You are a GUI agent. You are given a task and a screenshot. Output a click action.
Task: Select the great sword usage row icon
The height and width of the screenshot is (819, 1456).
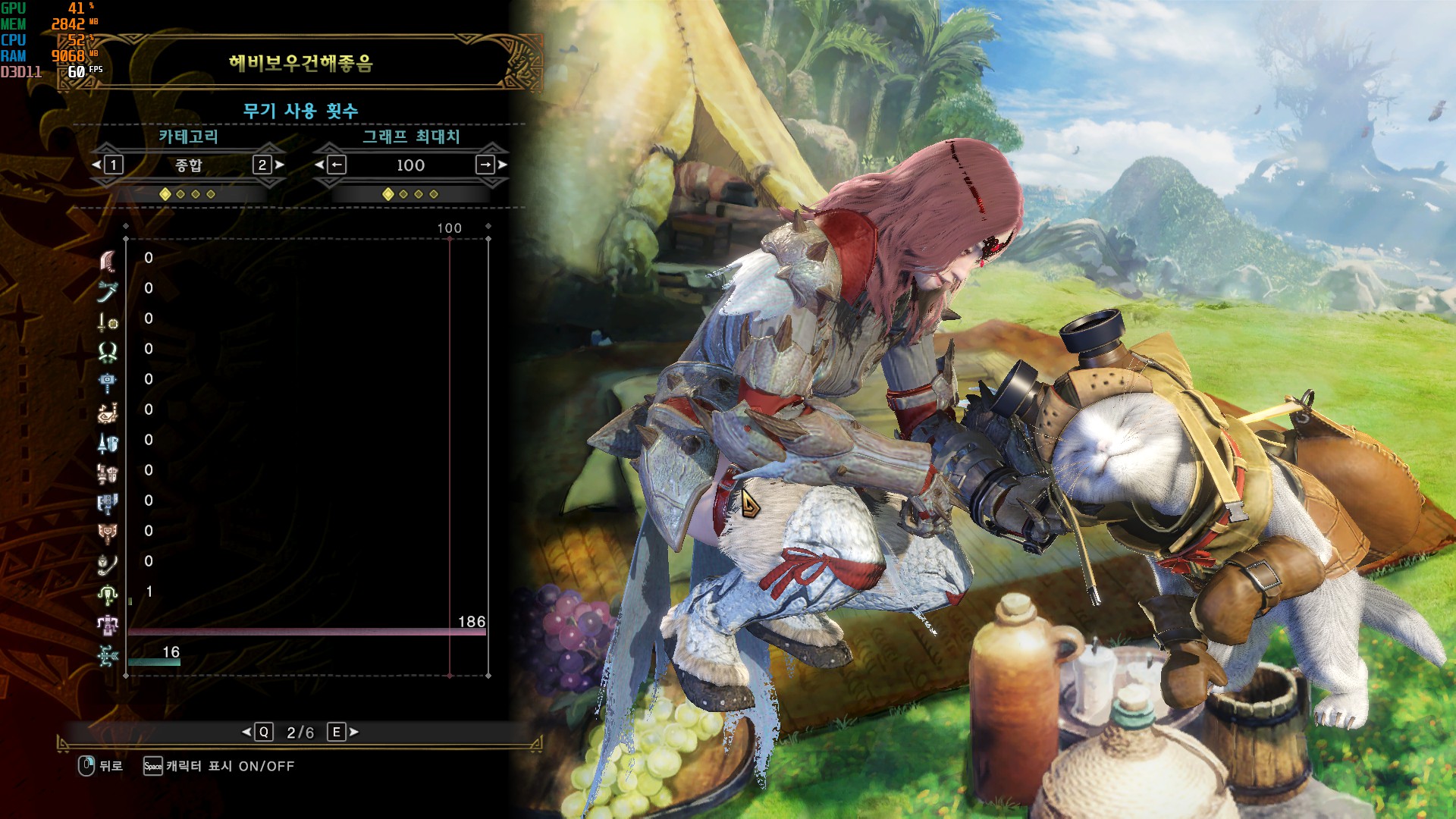click(x=108, y=260)
